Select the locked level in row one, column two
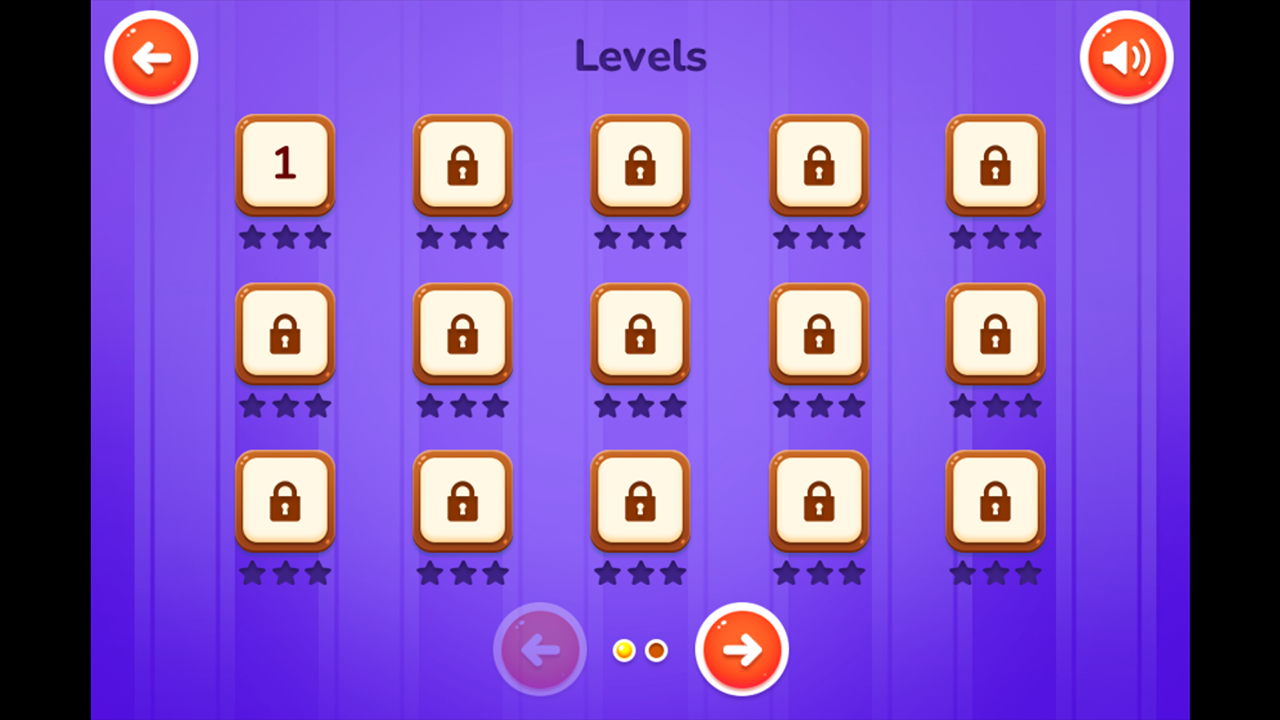 coord(463,165)
